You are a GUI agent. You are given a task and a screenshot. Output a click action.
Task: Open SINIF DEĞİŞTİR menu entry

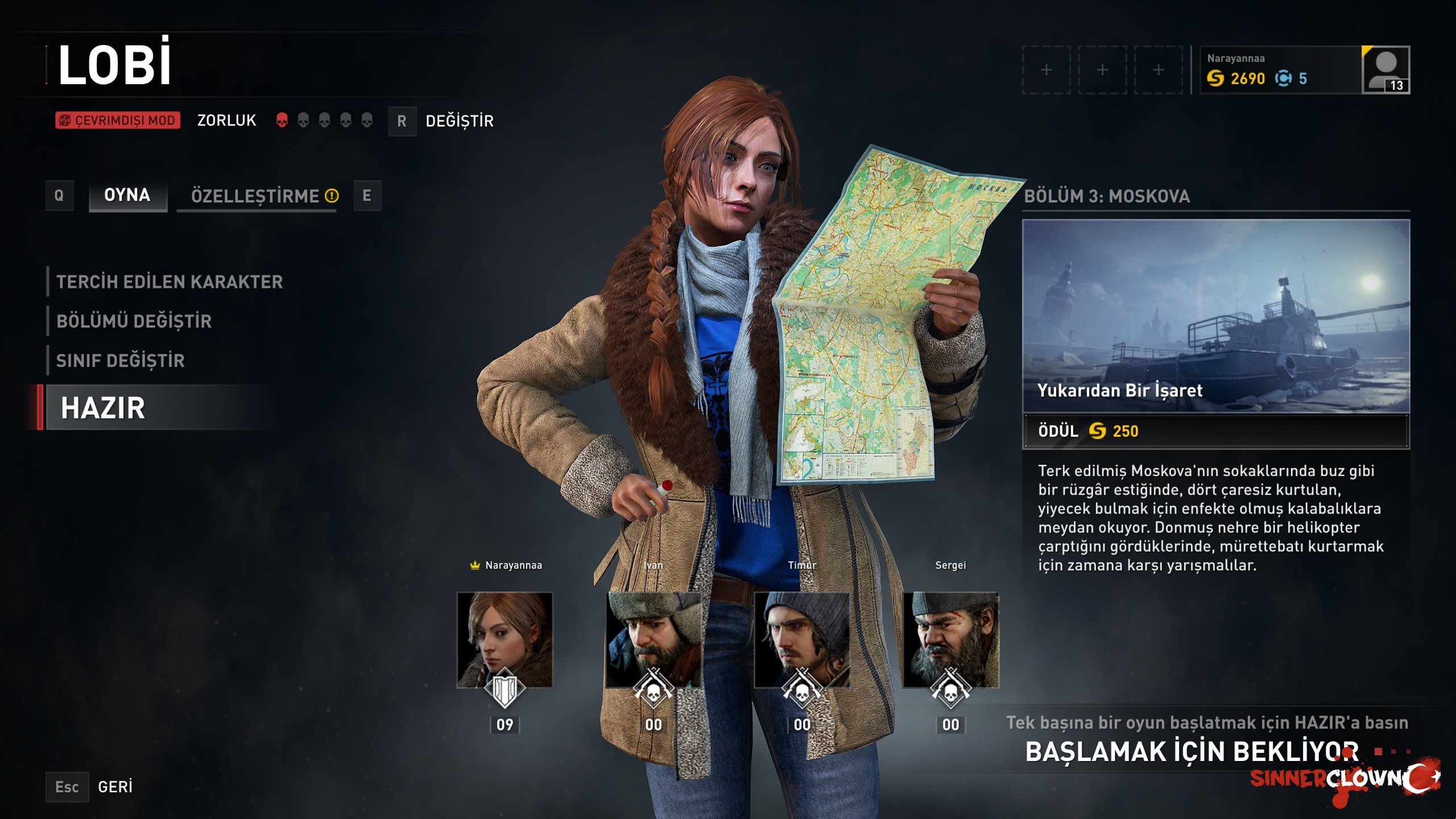tap(121, 361)
